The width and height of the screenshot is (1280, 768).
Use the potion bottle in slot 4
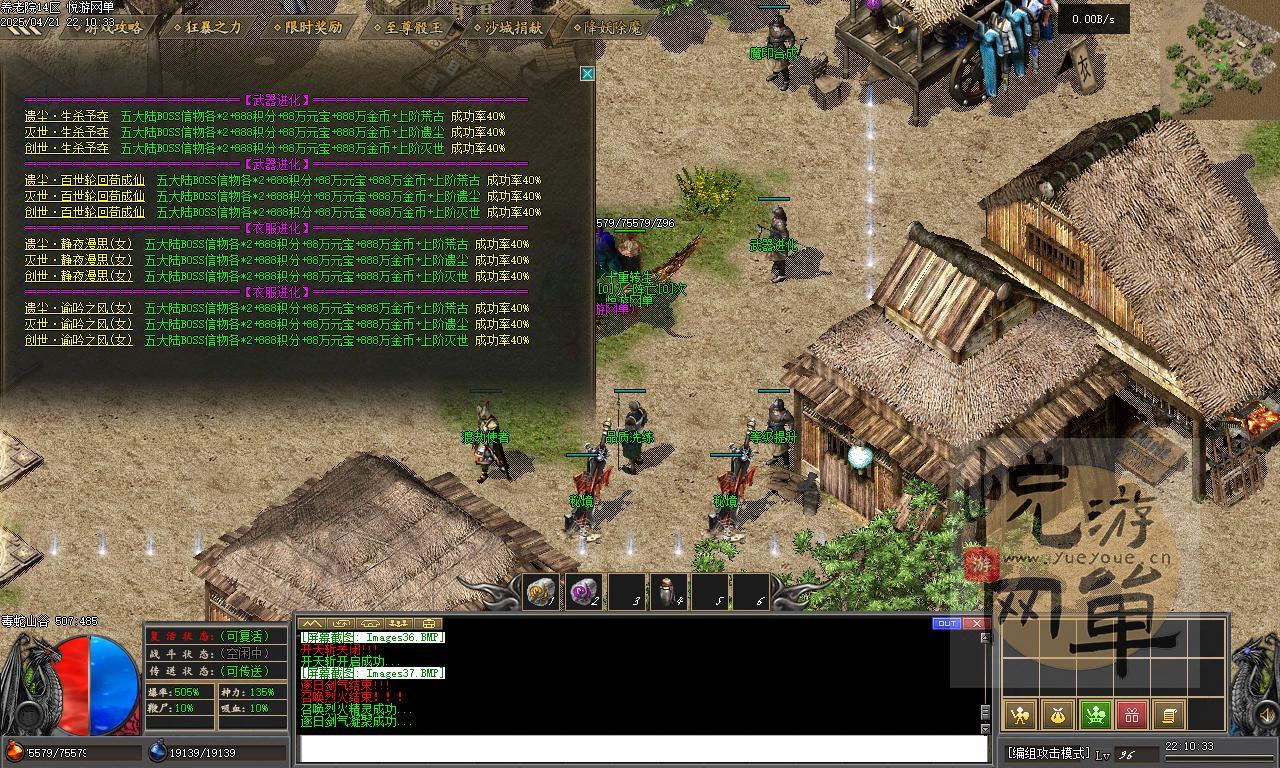click(x=667, y=592)
